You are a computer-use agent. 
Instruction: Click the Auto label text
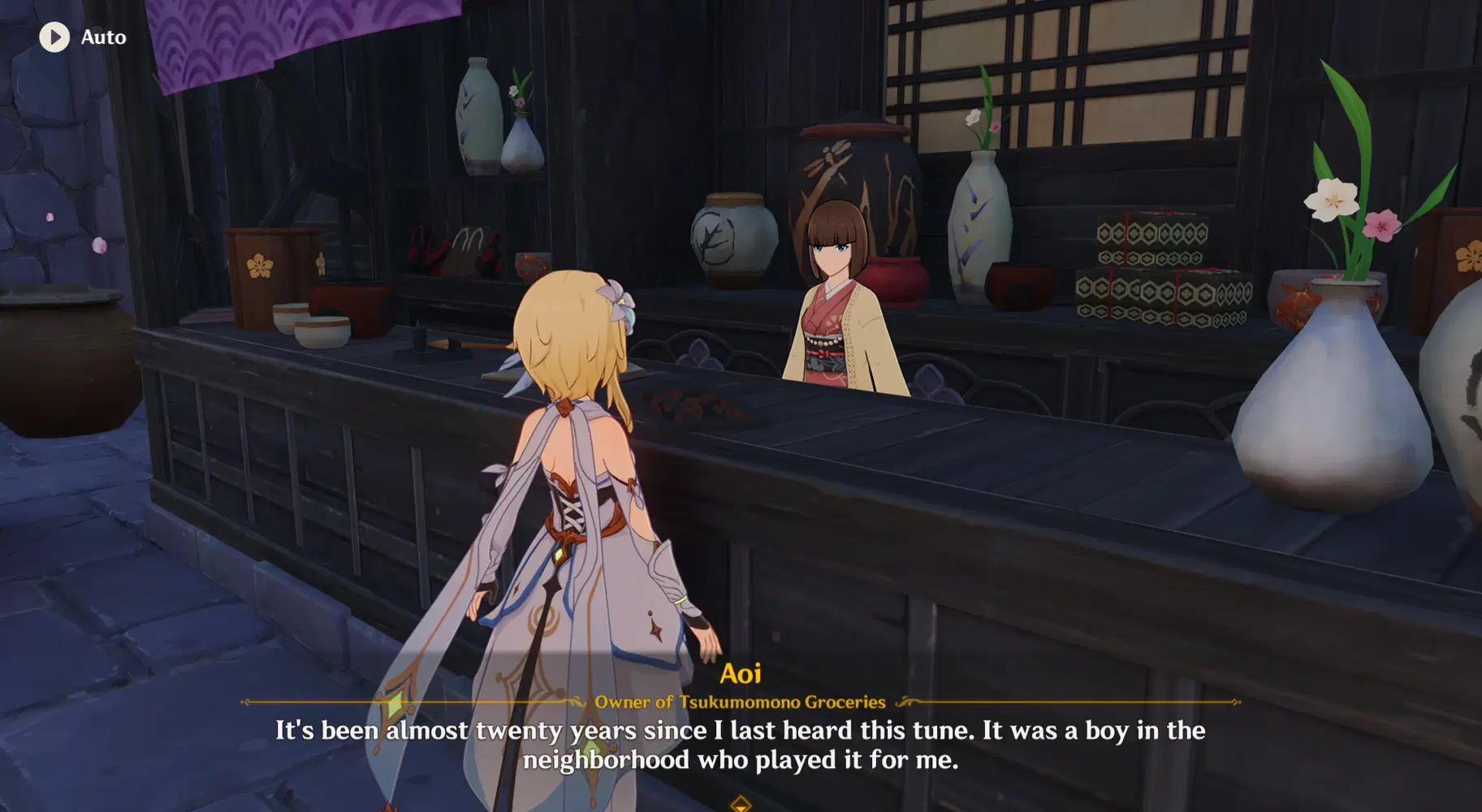pos(102,37)
